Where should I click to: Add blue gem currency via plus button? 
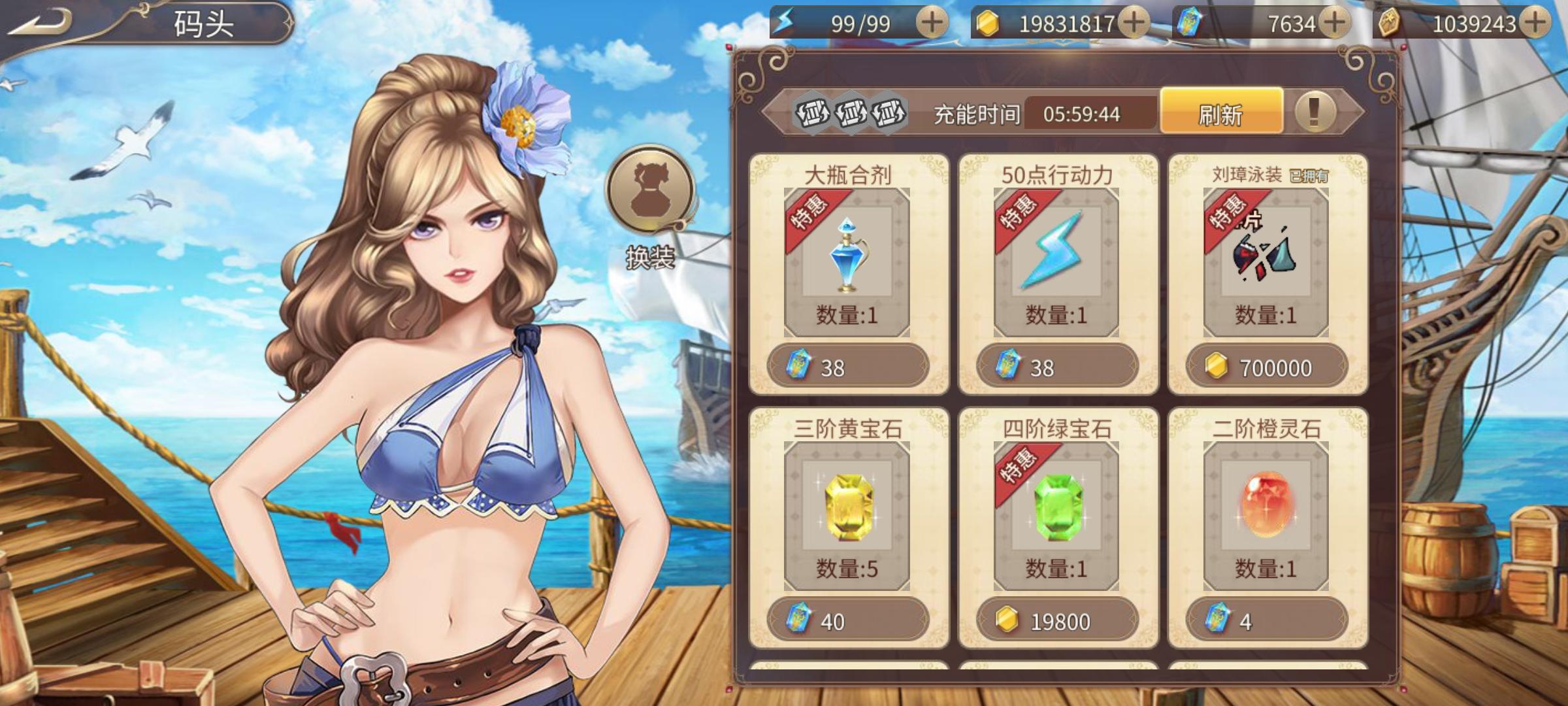click(1335, 23)
